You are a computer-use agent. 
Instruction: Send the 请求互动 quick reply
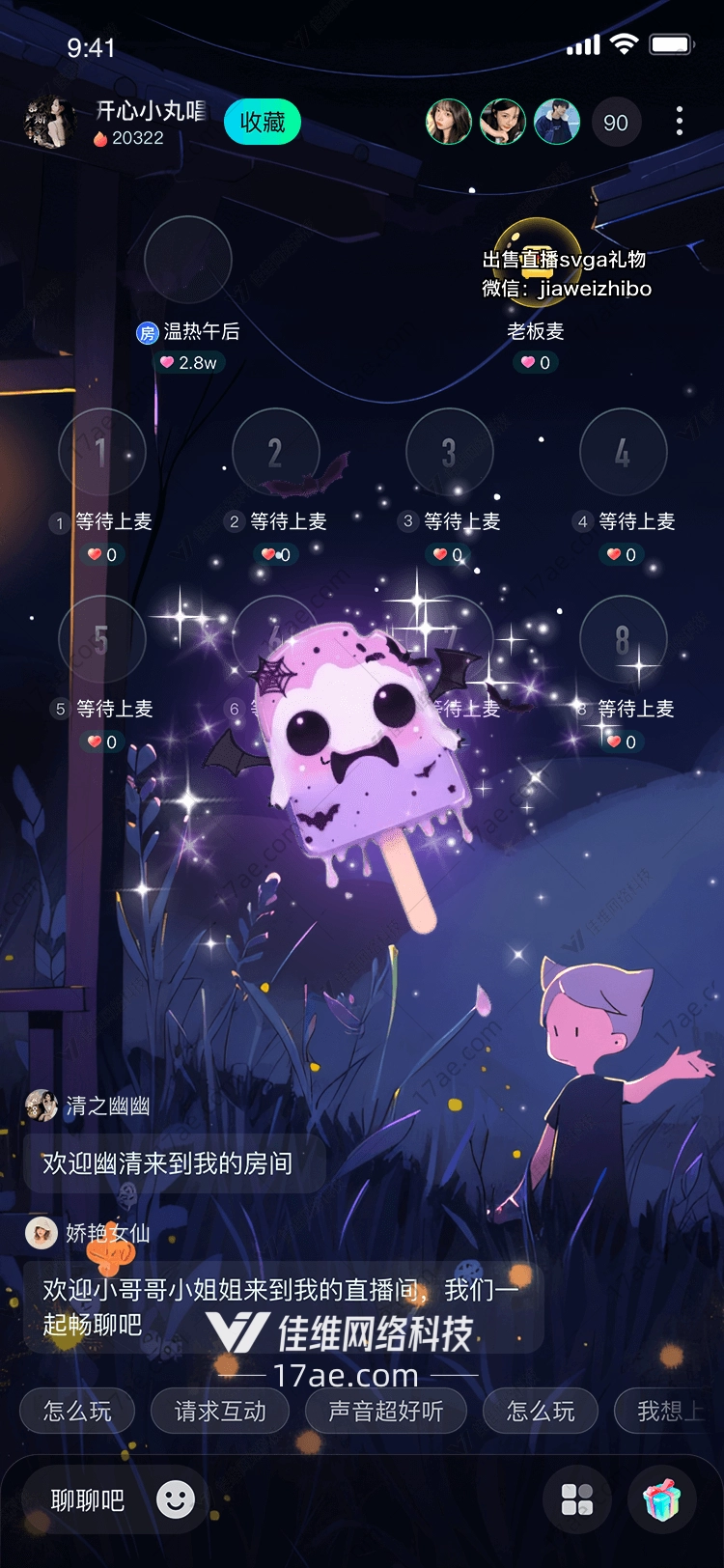coord(220,1412)
